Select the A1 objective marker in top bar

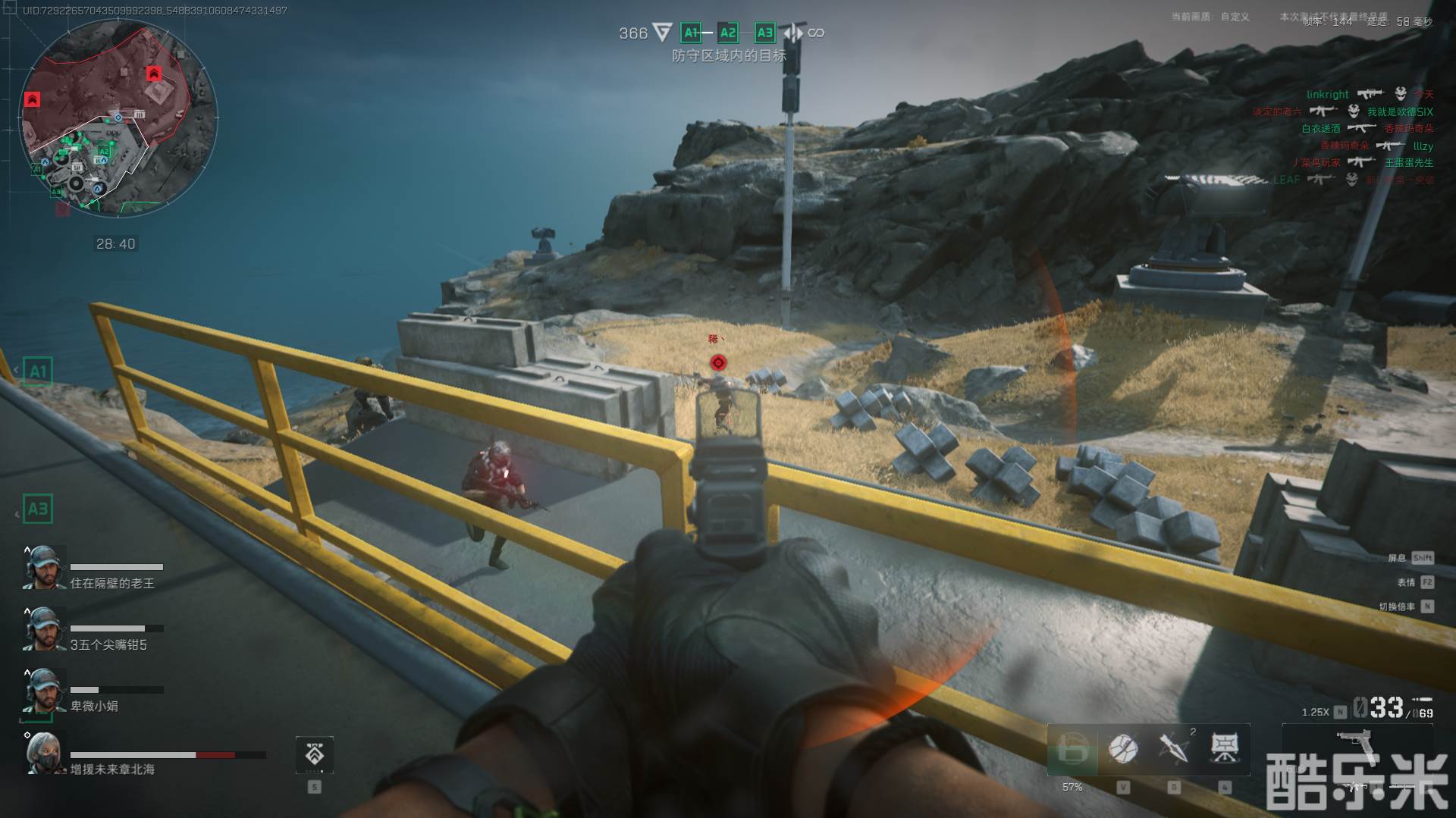point(691,33)
